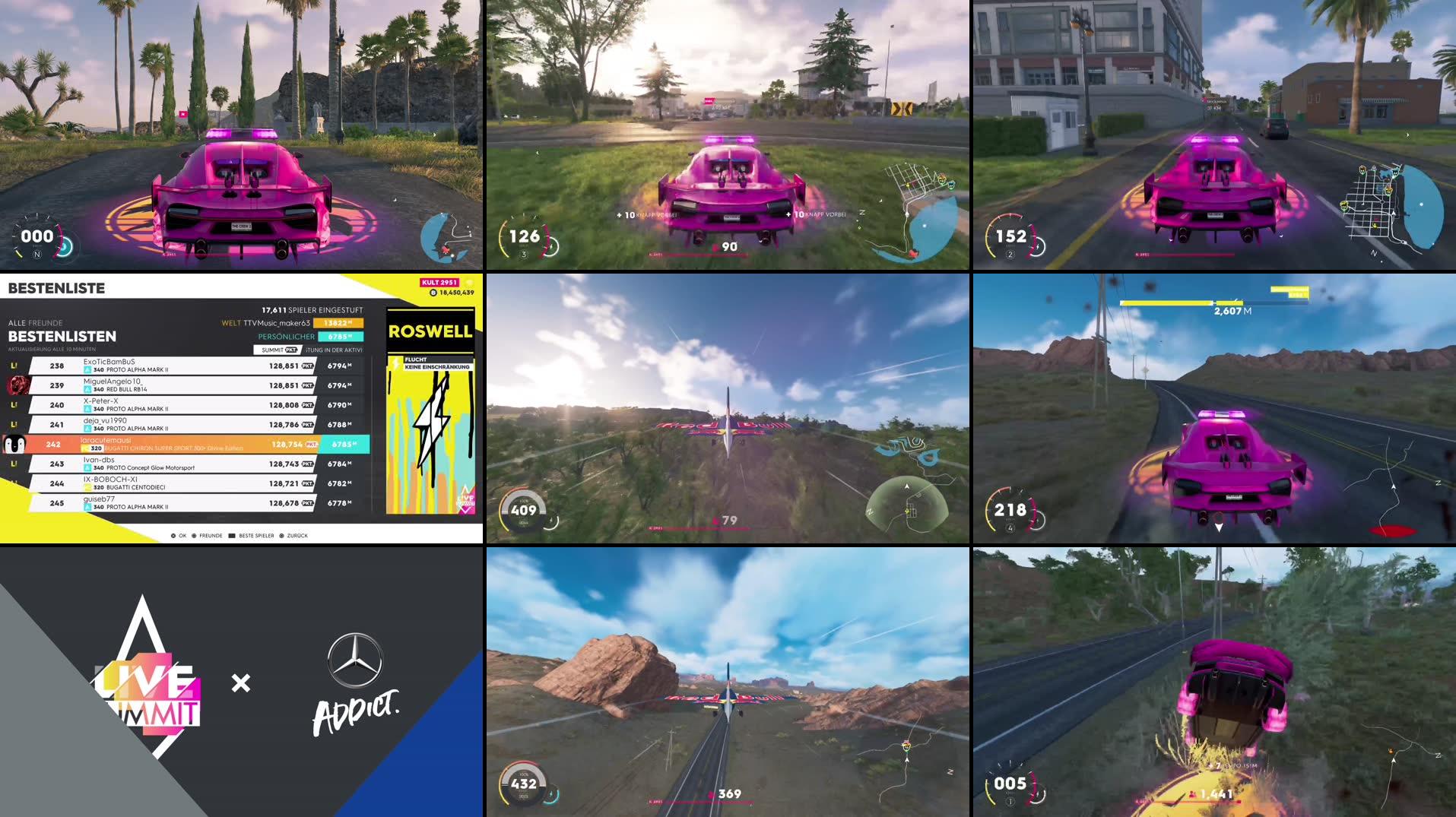Click the Bucks coin icon beside 18,450,439
This screenshot has width=1456, height=817.
(433, 292)
